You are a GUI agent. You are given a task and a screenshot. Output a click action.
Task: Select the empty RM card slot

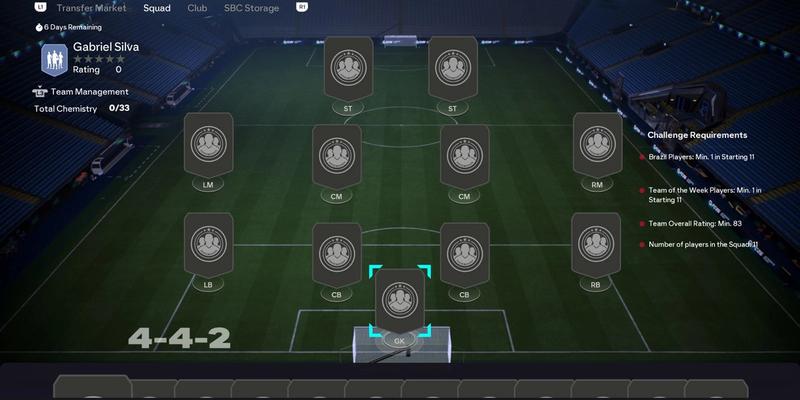pos(598,146)
